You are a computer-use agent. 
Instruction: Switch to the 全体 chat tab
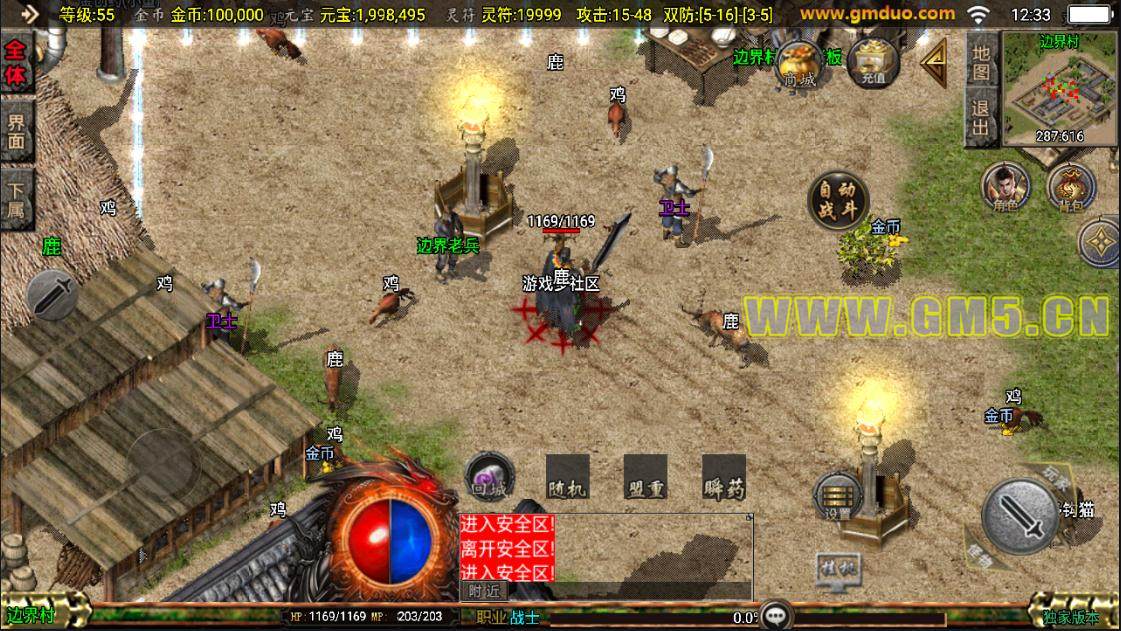point(17,65)
